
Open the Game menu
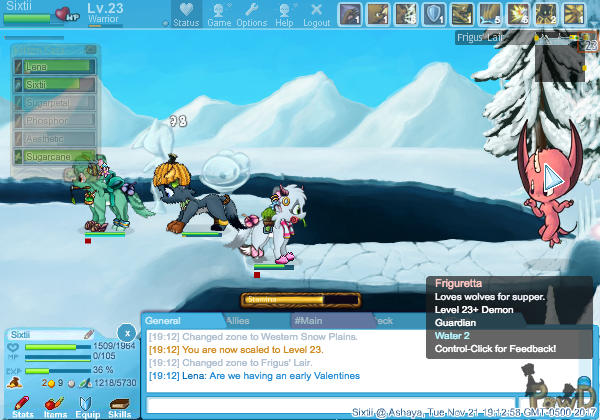coord(219,15)
